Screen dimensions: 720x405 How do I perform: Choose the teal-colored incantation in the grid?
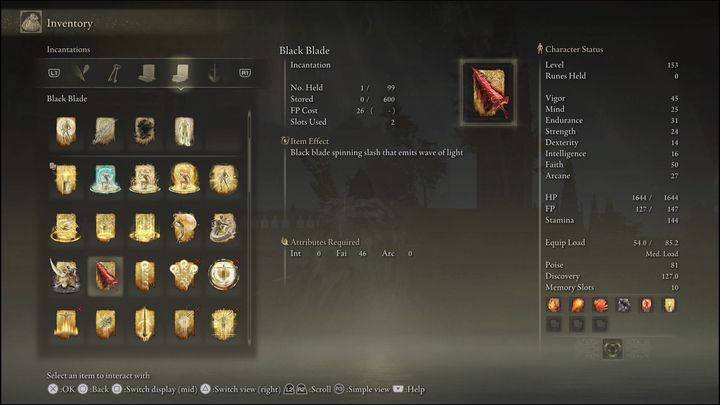[105, 179]
